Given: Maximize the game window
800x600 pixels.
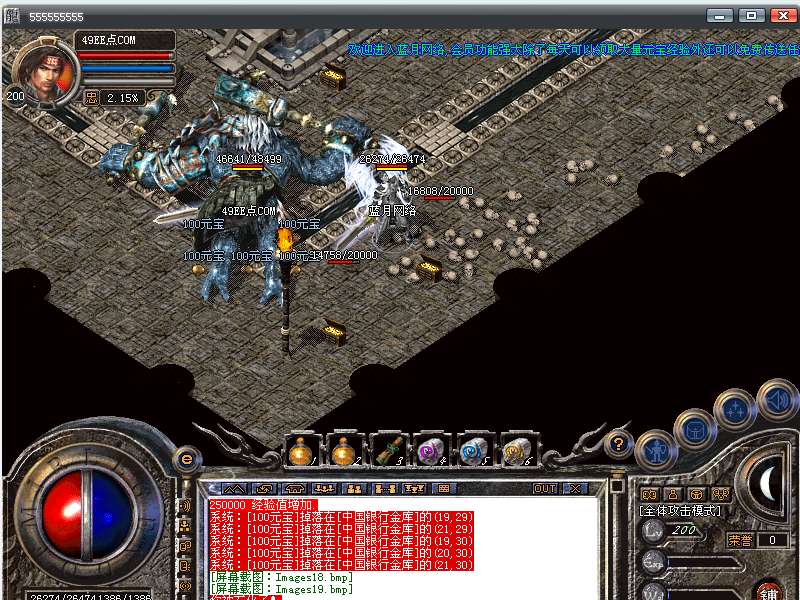Looking at the screenshot, I should (x=752, y=16).
